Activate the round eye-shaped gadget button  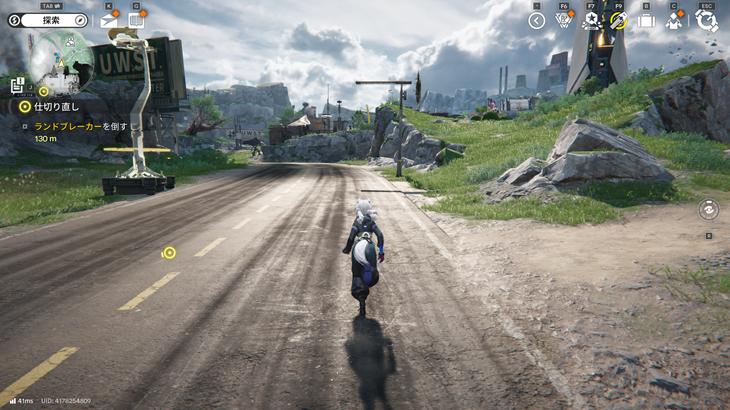(x=708, y=209)
